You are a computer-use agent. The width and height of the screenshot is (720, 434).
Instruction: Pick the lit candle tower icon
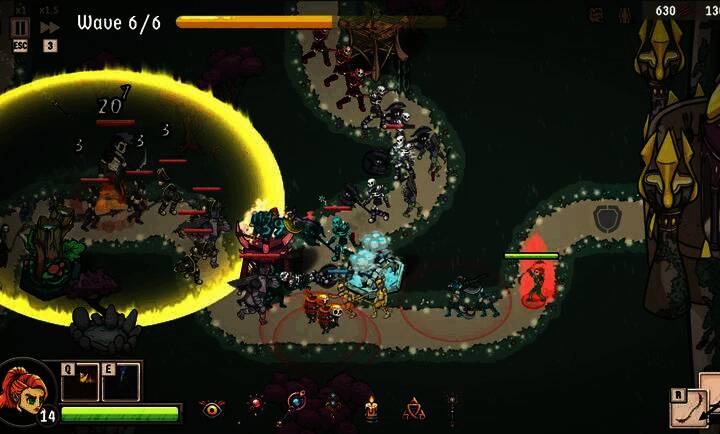click(x=371, y=408)
